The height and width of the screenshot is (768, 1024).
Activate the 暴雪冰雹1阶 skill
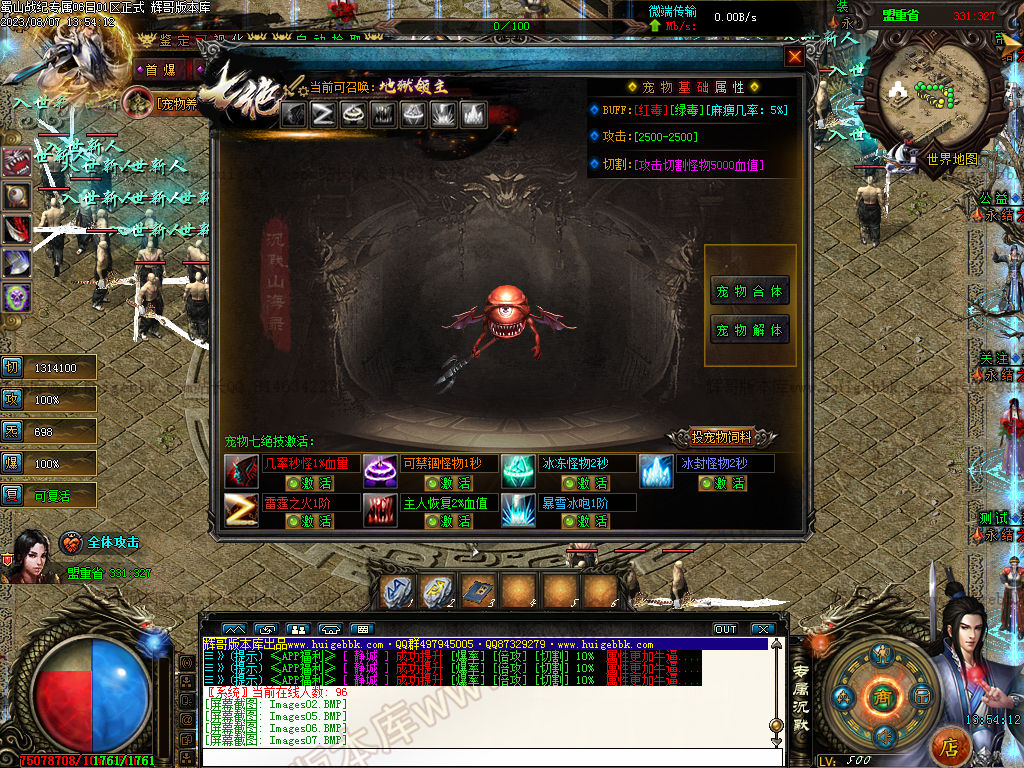point(587,521)
